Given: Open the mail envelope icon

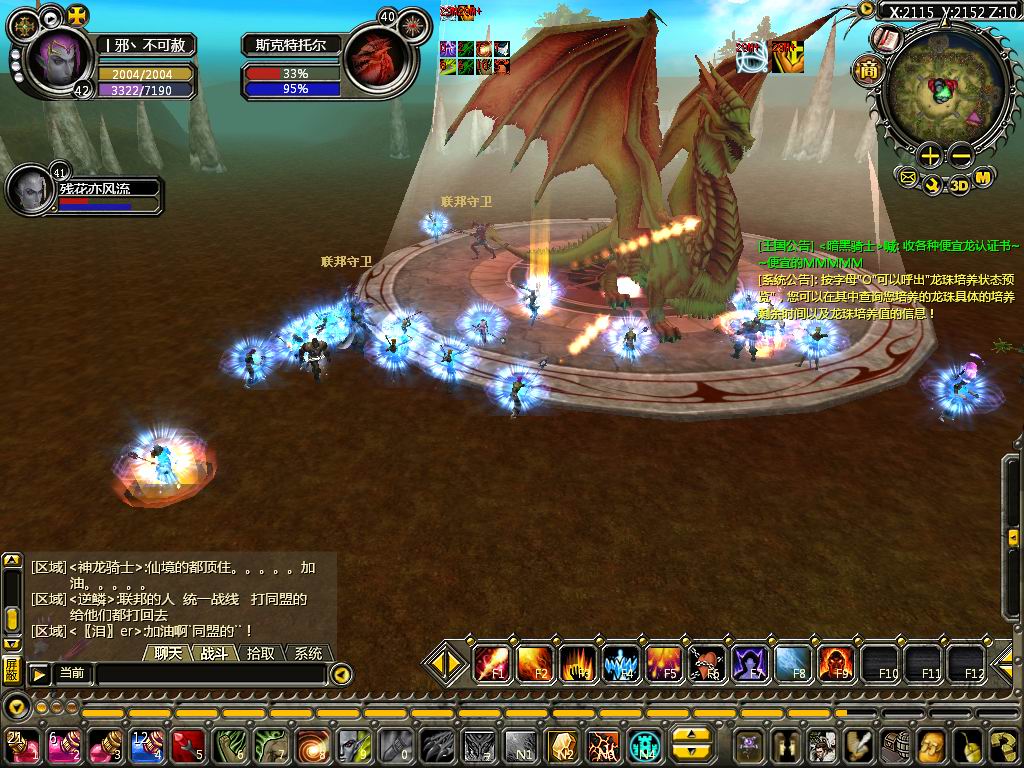Looking at the screenshot, I should (x=908, y=178).
